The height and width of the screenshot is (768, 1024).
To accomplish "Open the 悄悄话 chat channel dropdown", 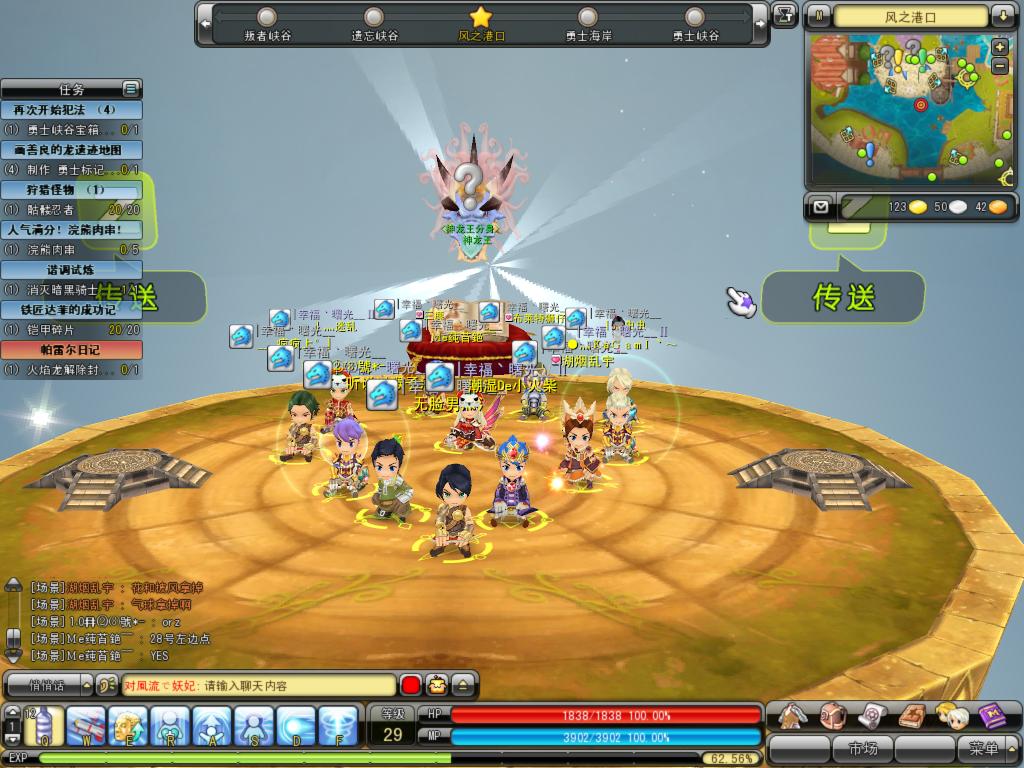I will click(x=48, y=686).
